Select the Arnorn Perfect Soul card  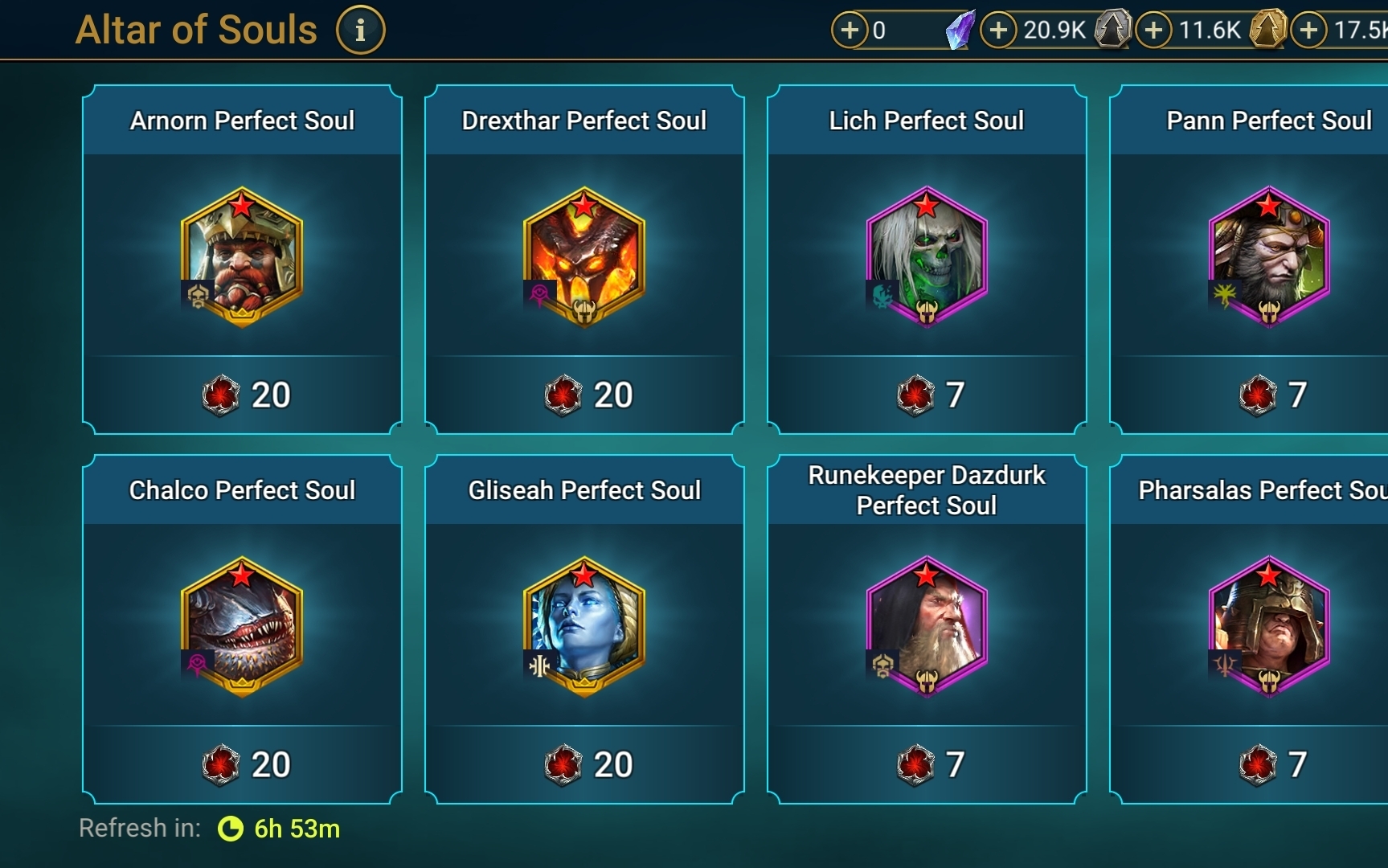[242, 259]
